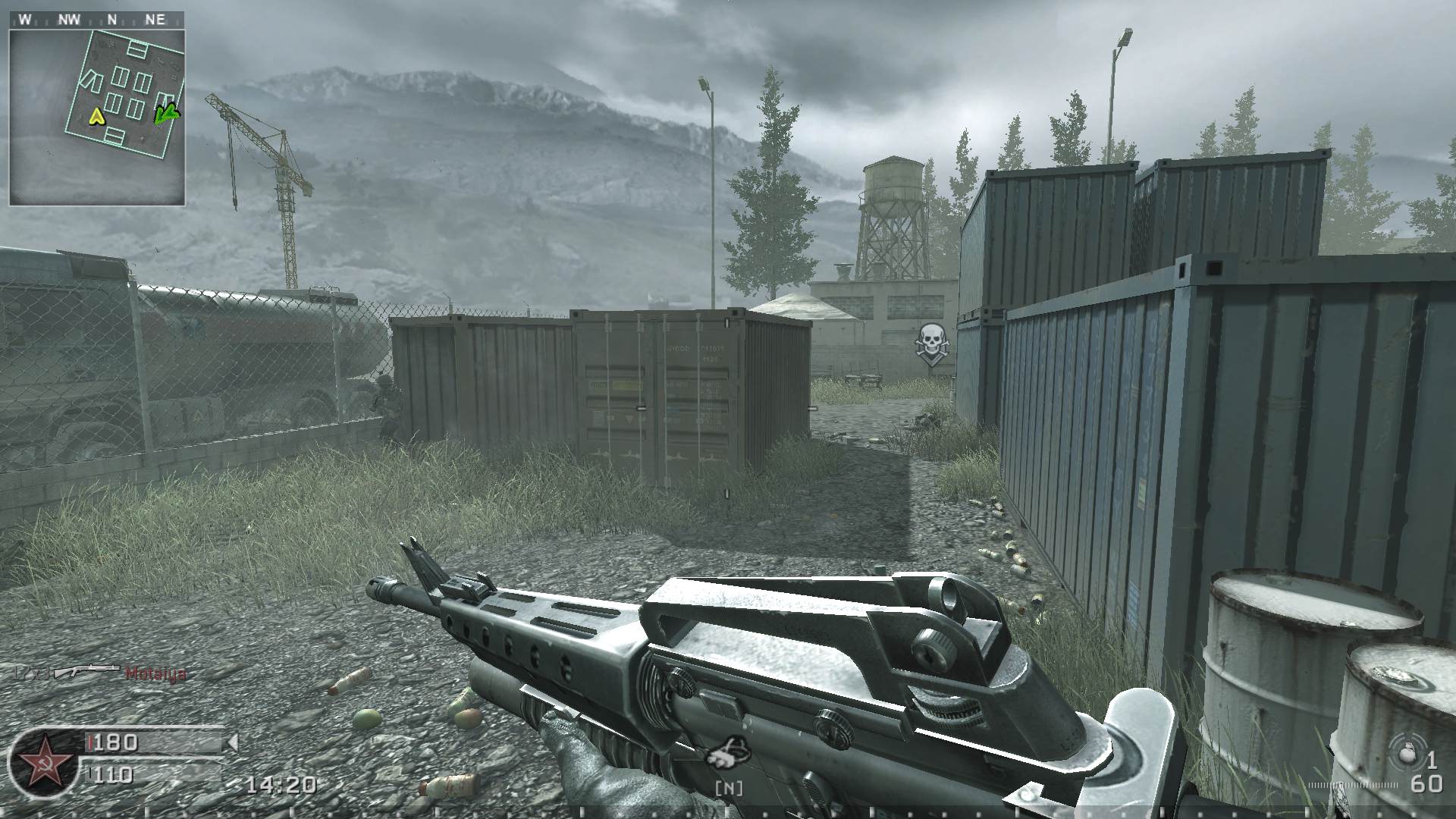Click the [N] compass heading indicator

[728, 789]
